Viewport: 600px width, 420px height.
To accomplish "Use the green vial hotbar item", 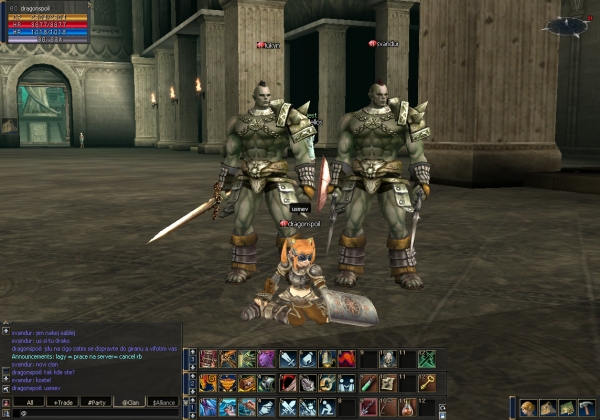I will coord(367,383).
